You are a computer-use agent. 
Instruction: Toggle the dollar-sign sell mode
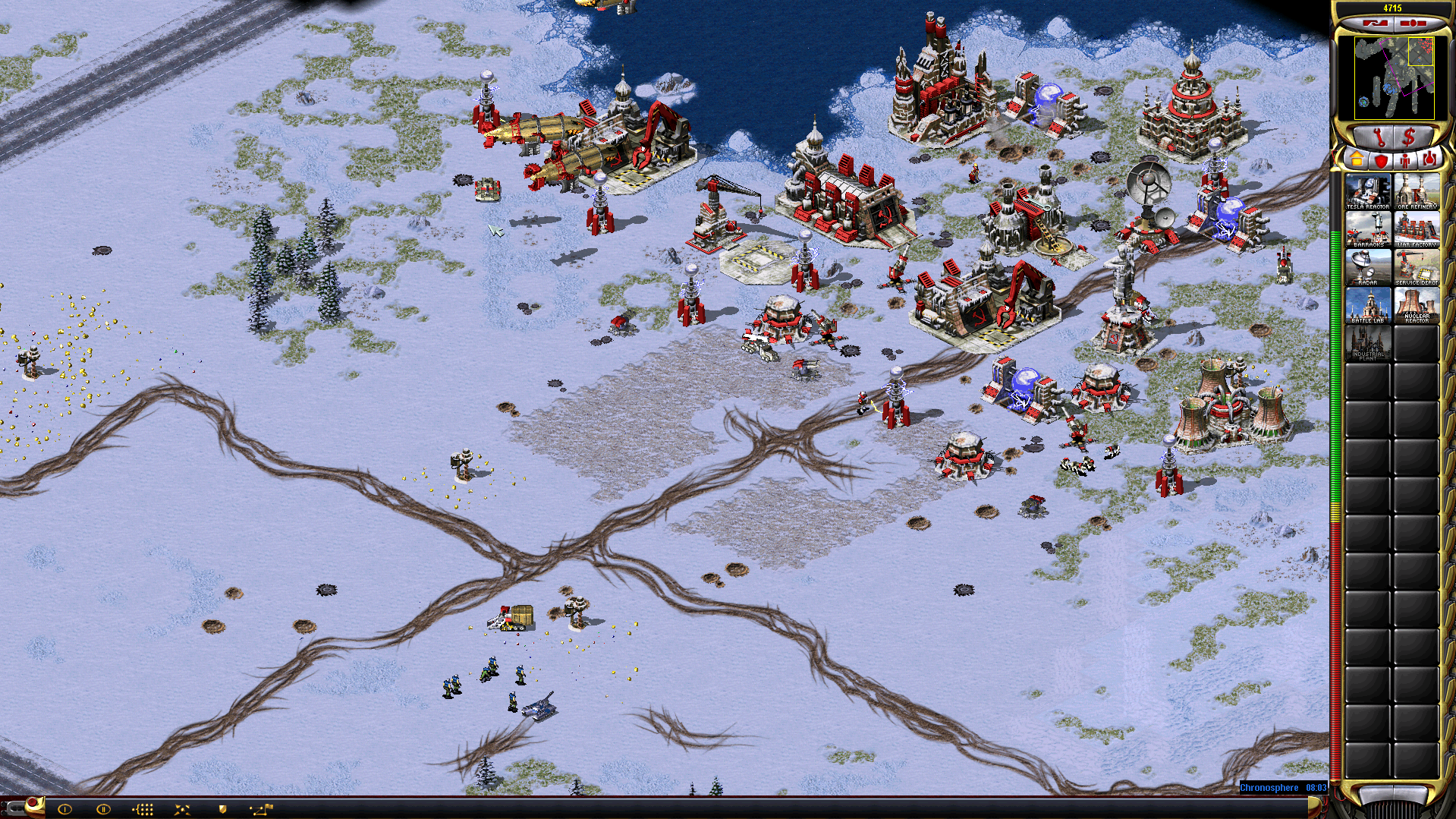click(x=1409, y=137)
